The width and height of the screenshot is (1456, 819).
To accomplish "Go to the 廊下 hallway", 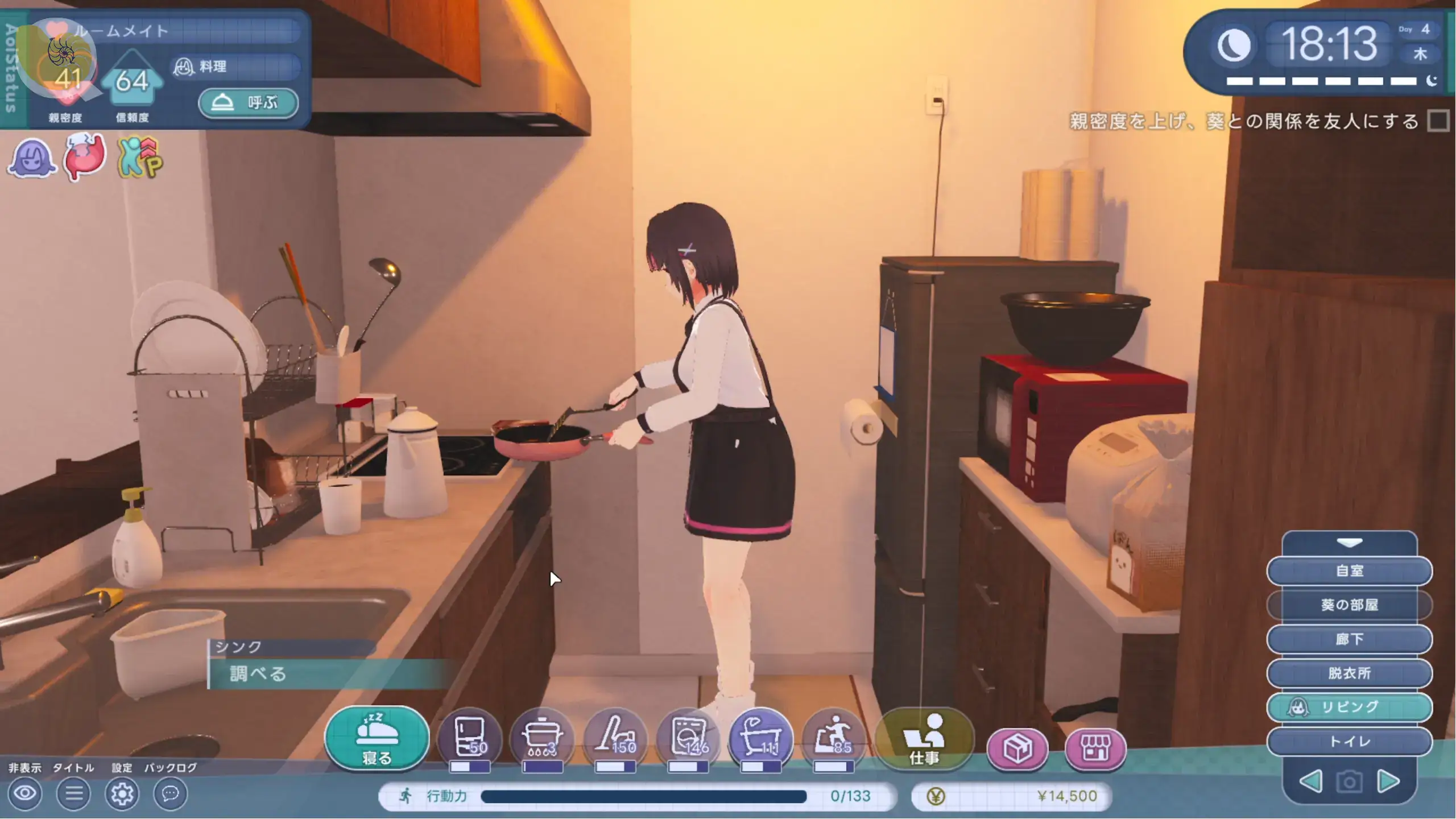I will click(1349, 639).
